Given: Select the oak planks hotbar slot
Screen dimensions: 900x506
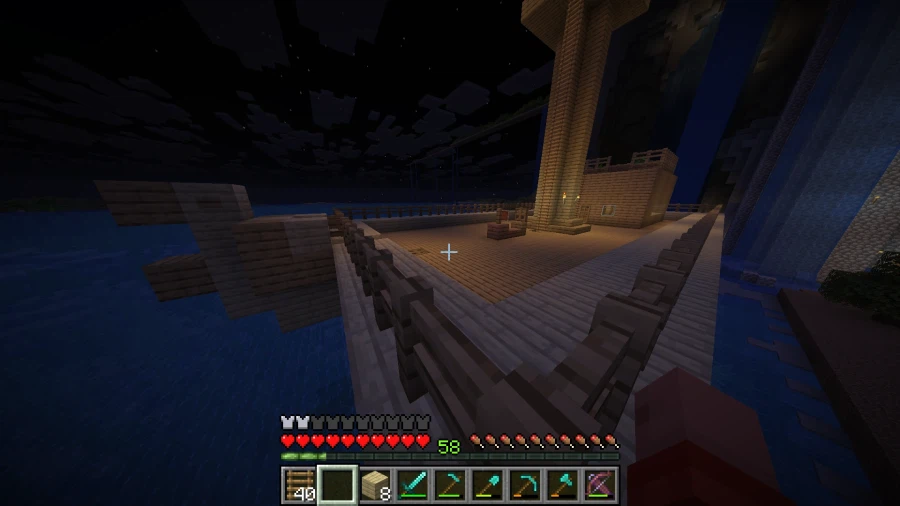Looking at the screenshot, I should [x=375, y=485].
